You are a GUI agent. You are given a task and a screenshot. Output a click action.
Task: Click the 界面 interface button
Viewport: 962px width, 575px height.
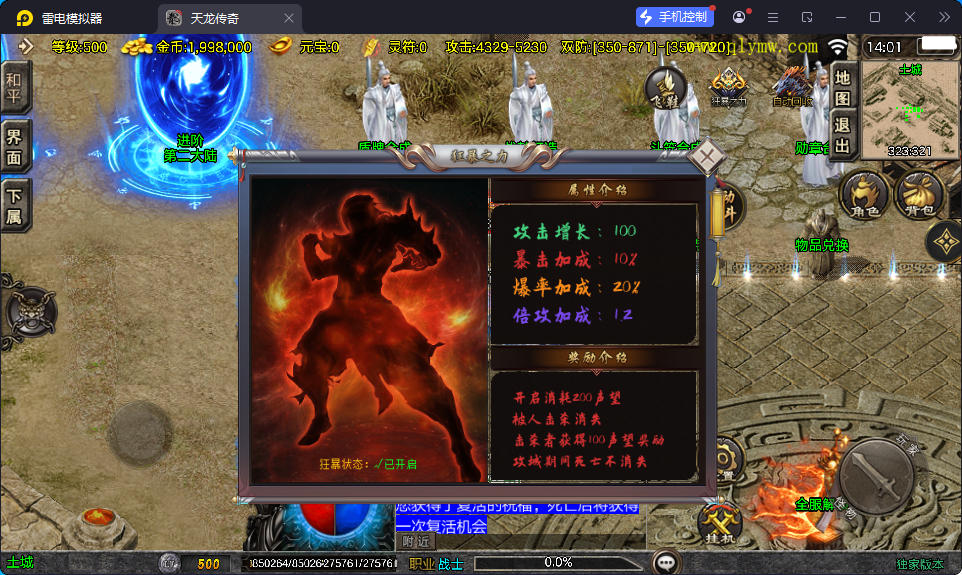(x=14, y=146)
